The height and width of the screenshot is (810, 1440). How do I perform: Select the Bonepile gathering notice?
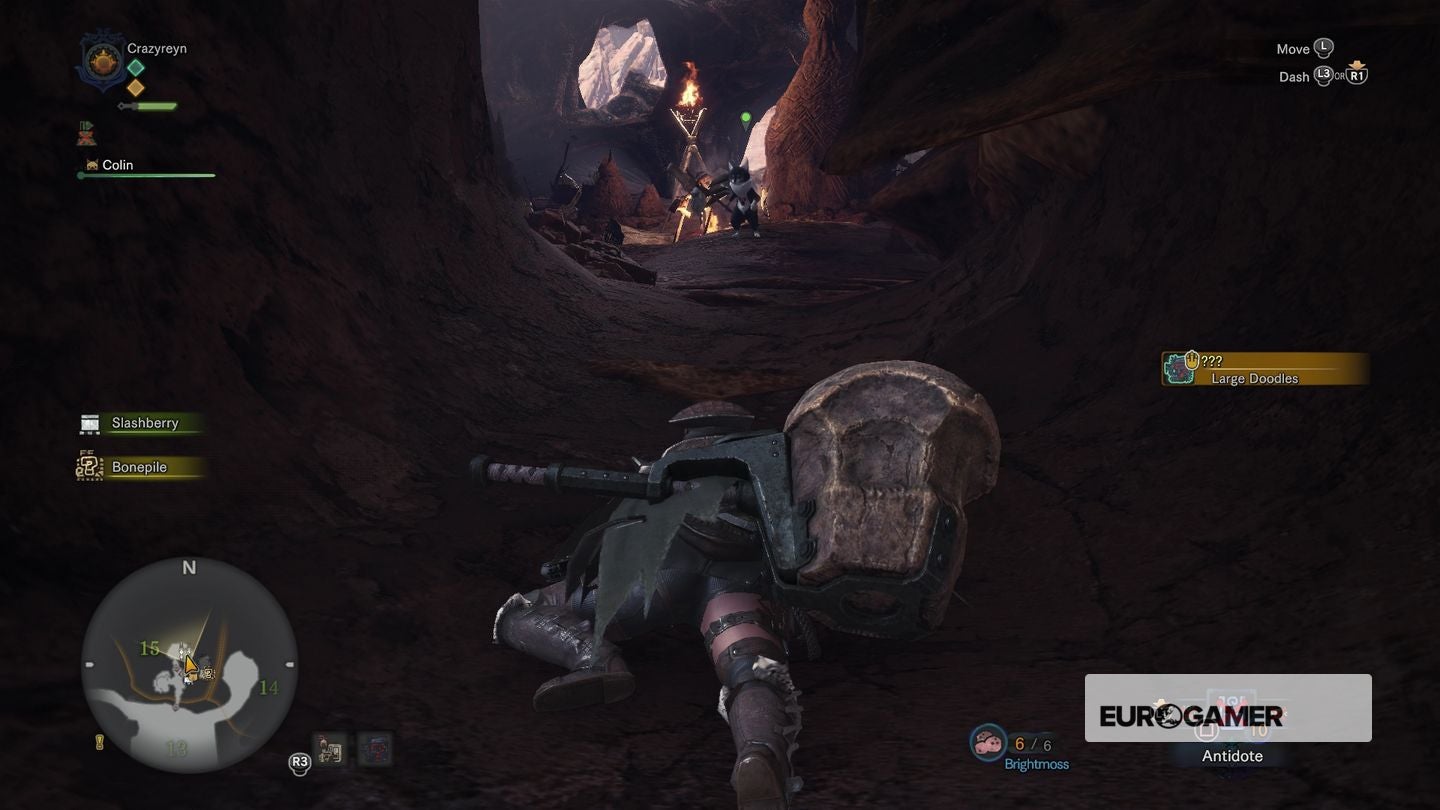click(139, 467)
